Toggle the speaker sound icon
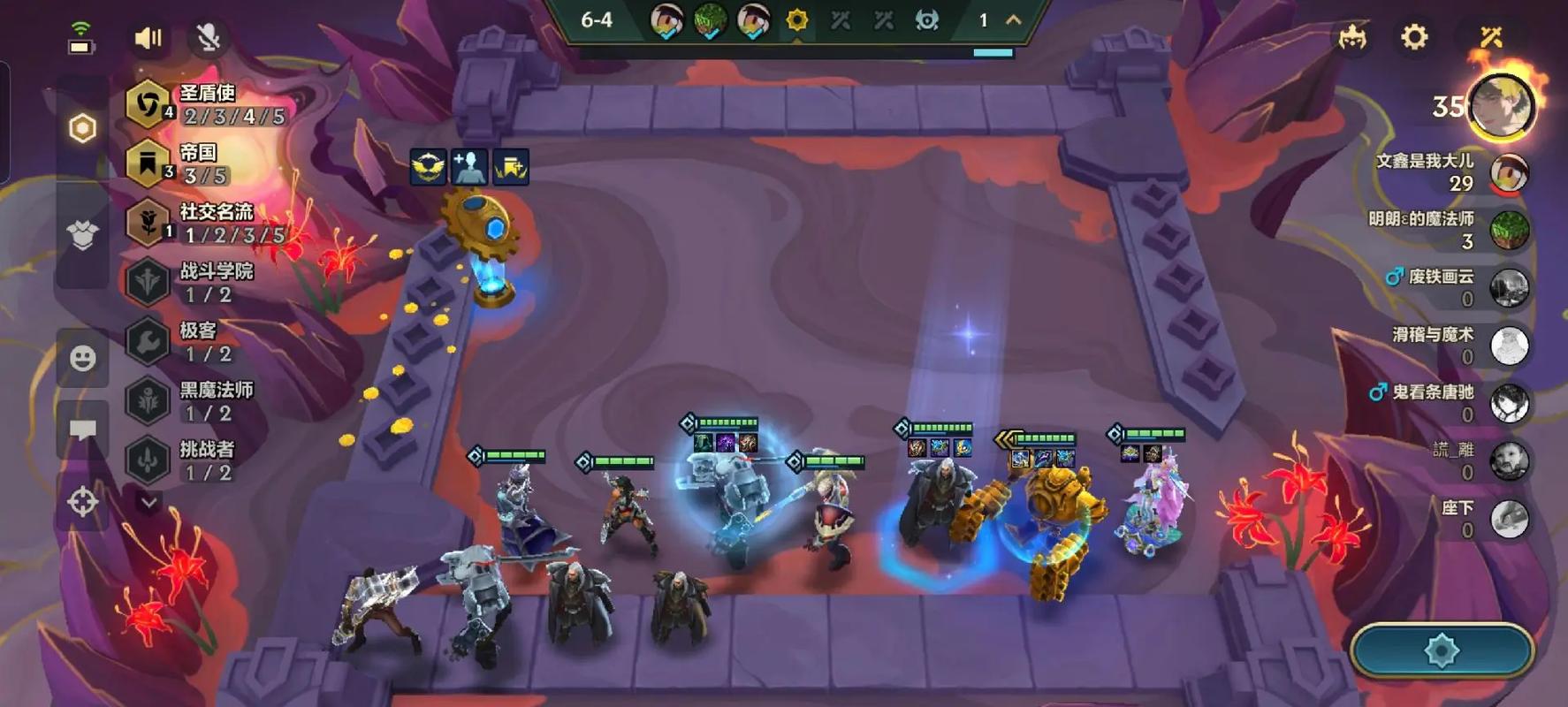The image size is (1568, 707). [x=148, y=38]
